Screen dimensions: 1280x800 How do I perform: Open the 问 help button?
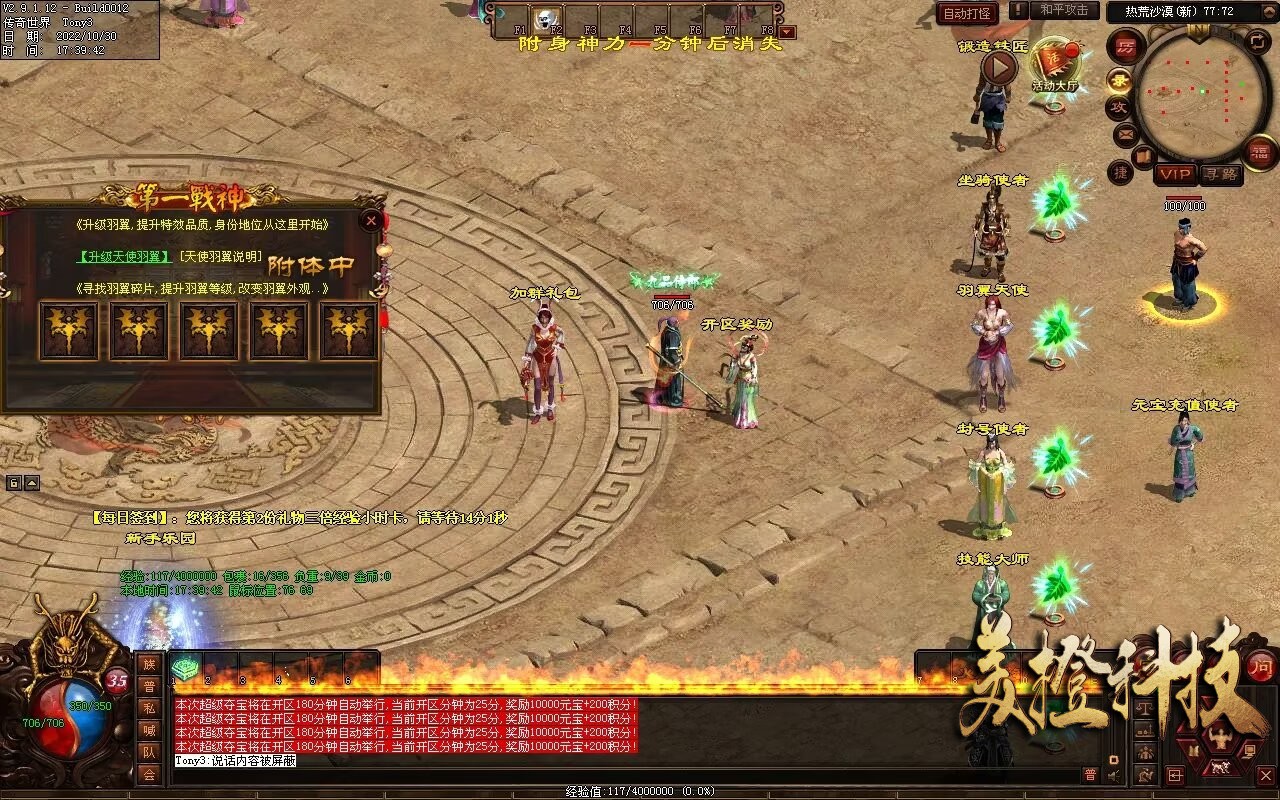tap(1261, 665)
